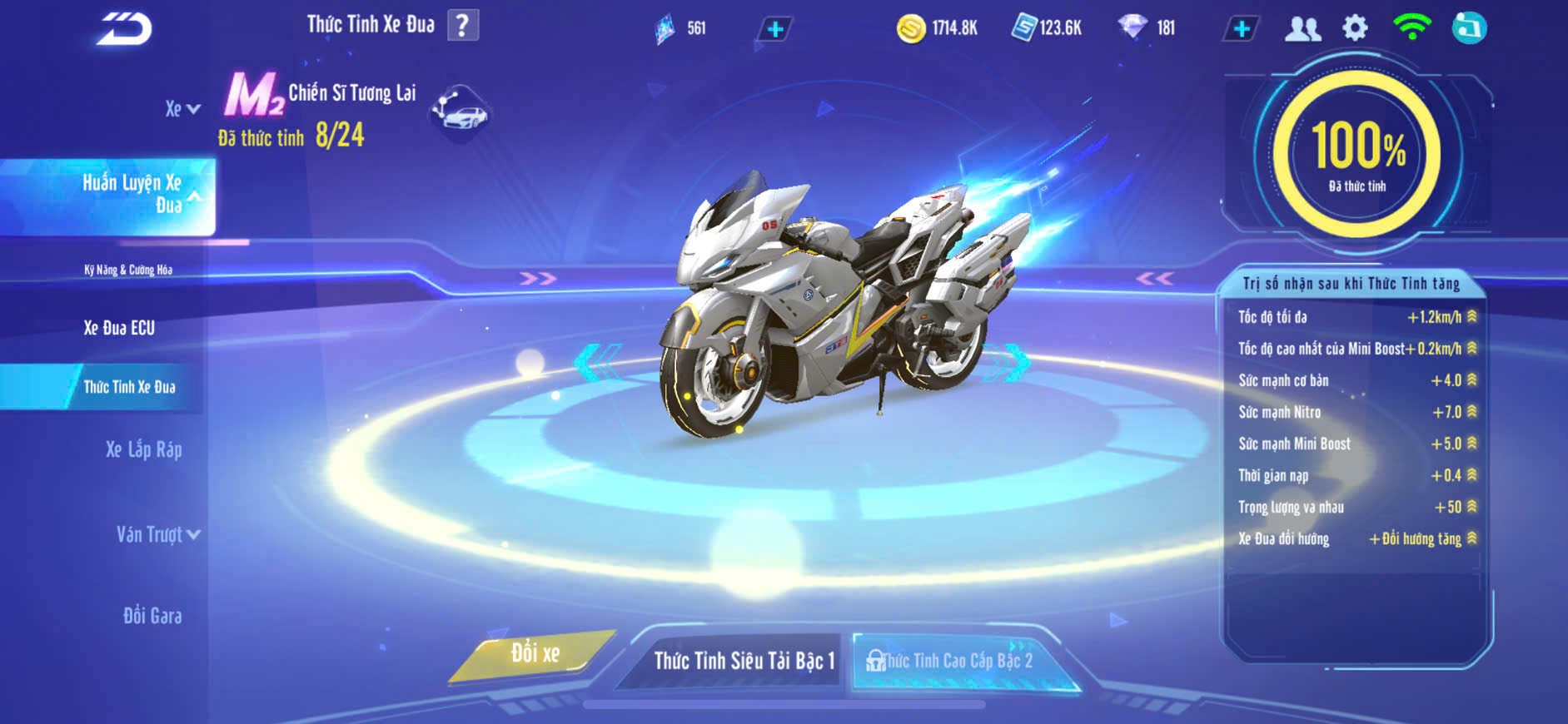Screen dimensions: 1568x724
Task: Click the teal icon in the top-right corner
Action: 1469,28
